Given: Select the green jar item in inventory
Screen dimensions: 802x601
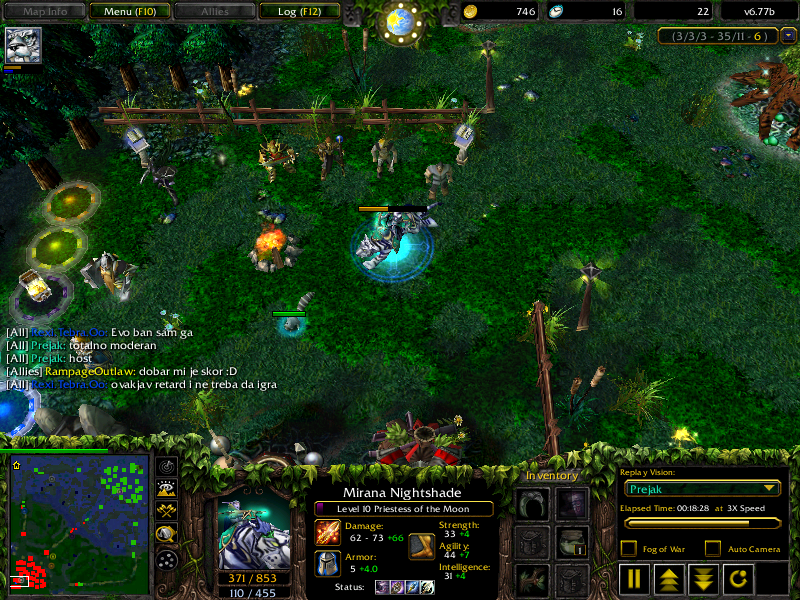Looking at the screenshot, I should coord(571,541).
